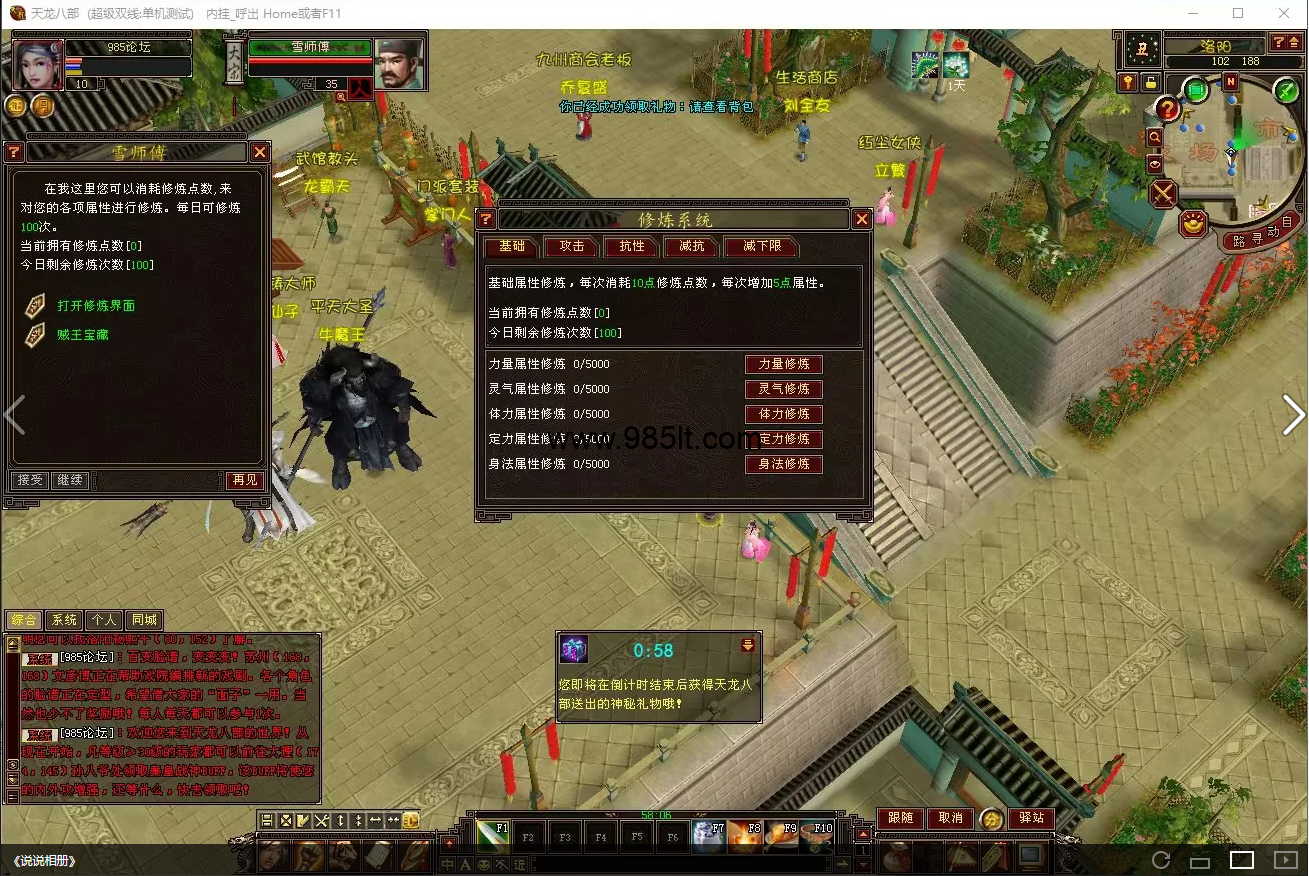
Task: Click the 跟随 button
Action: click(x=900, y=818)
